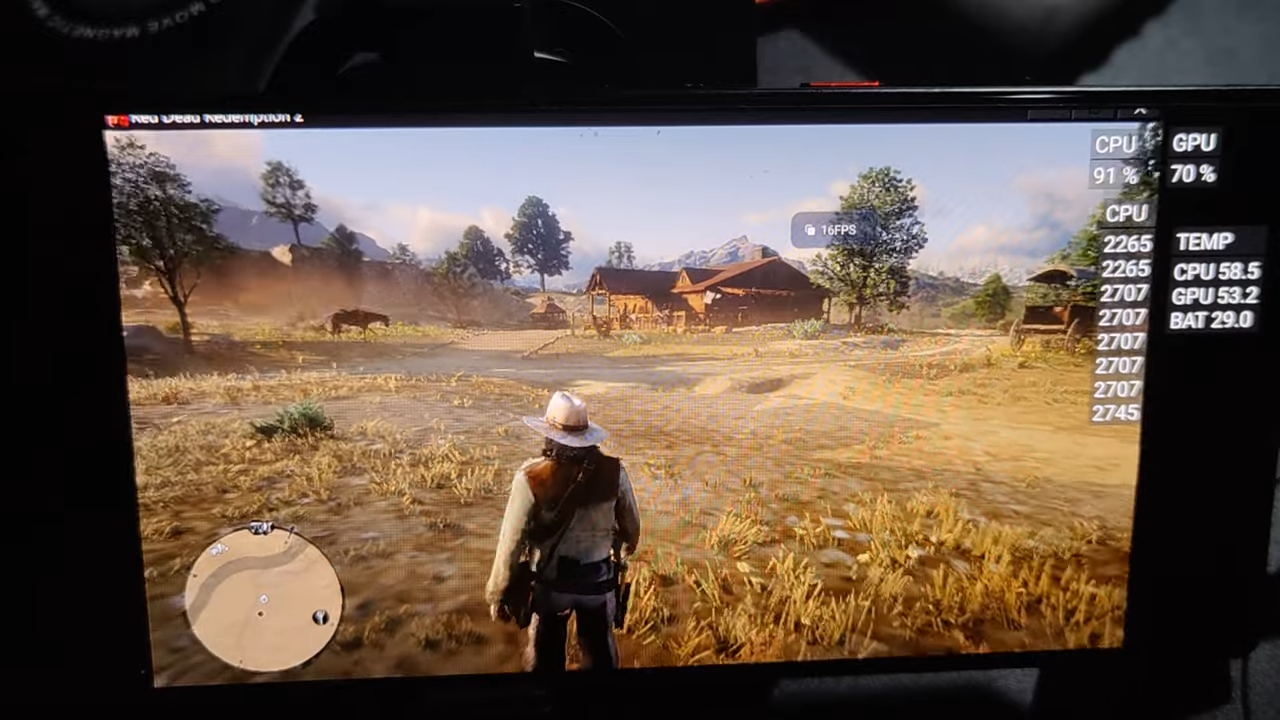Select the player marker on the minimap
Screen dimensions: 1280x720
(x=262, y=600)
